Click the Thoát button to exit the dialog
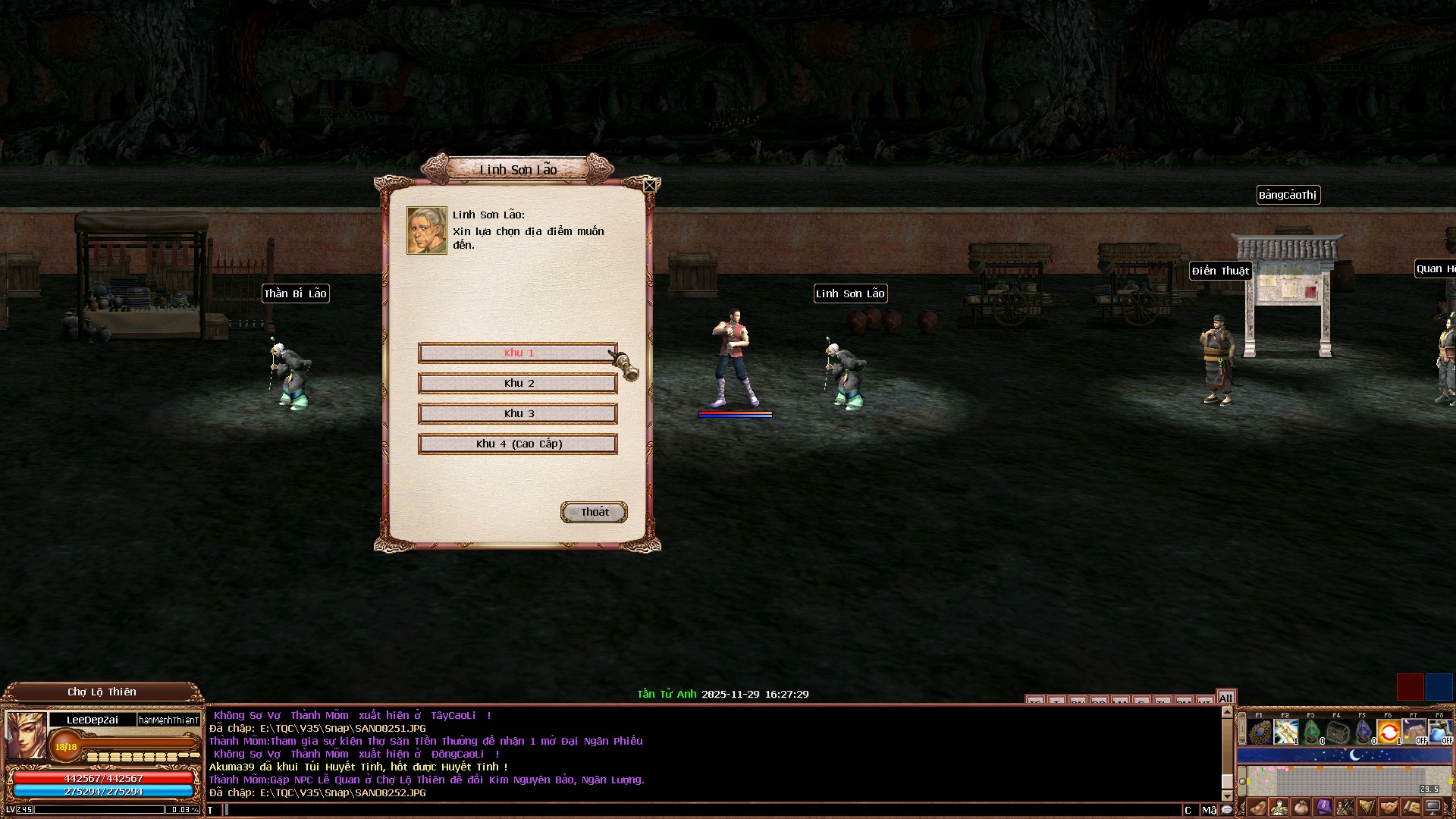 point(594,512)
